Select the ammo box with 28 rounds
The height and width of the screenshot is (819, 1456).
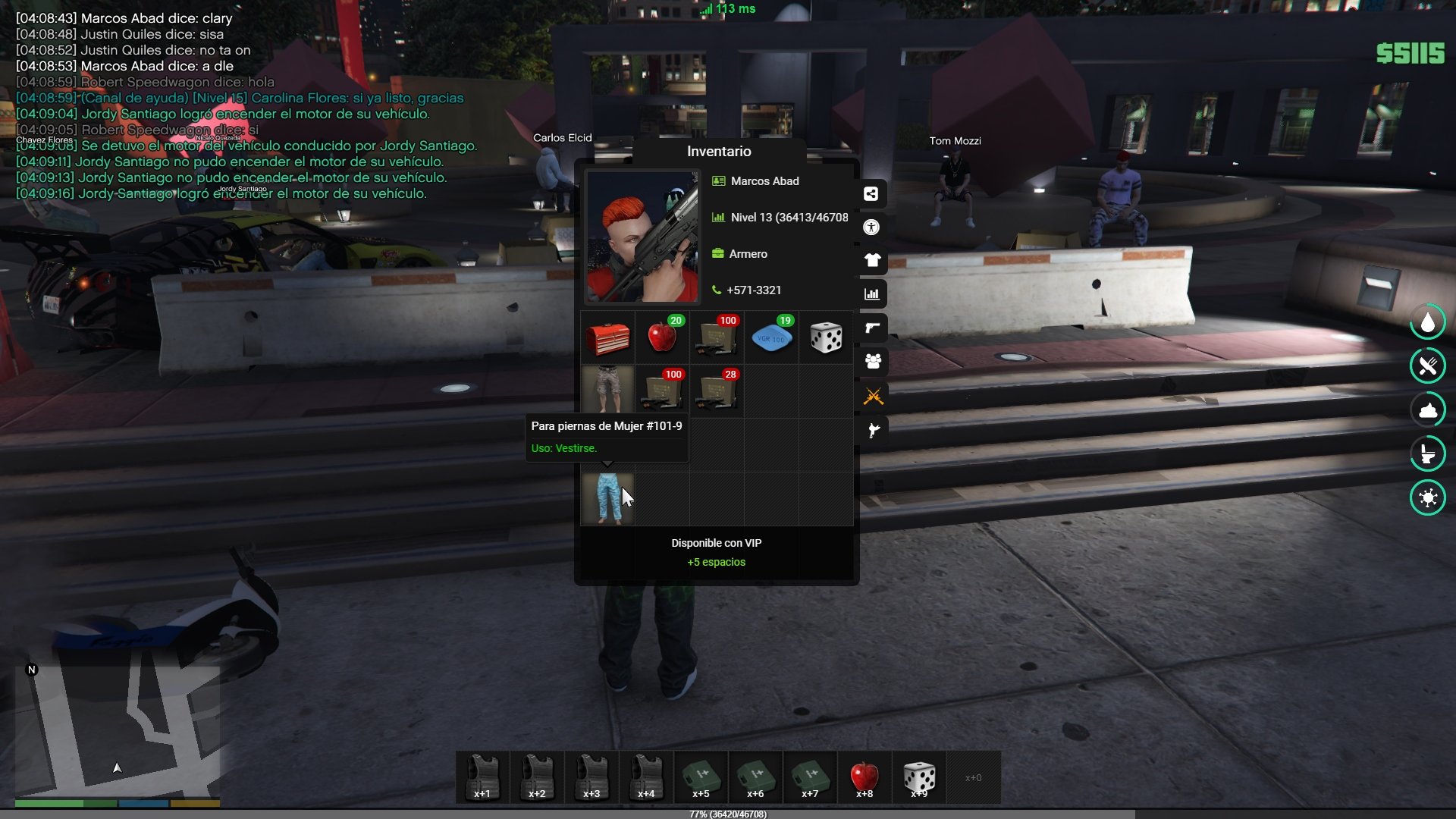tap(717, 391)
